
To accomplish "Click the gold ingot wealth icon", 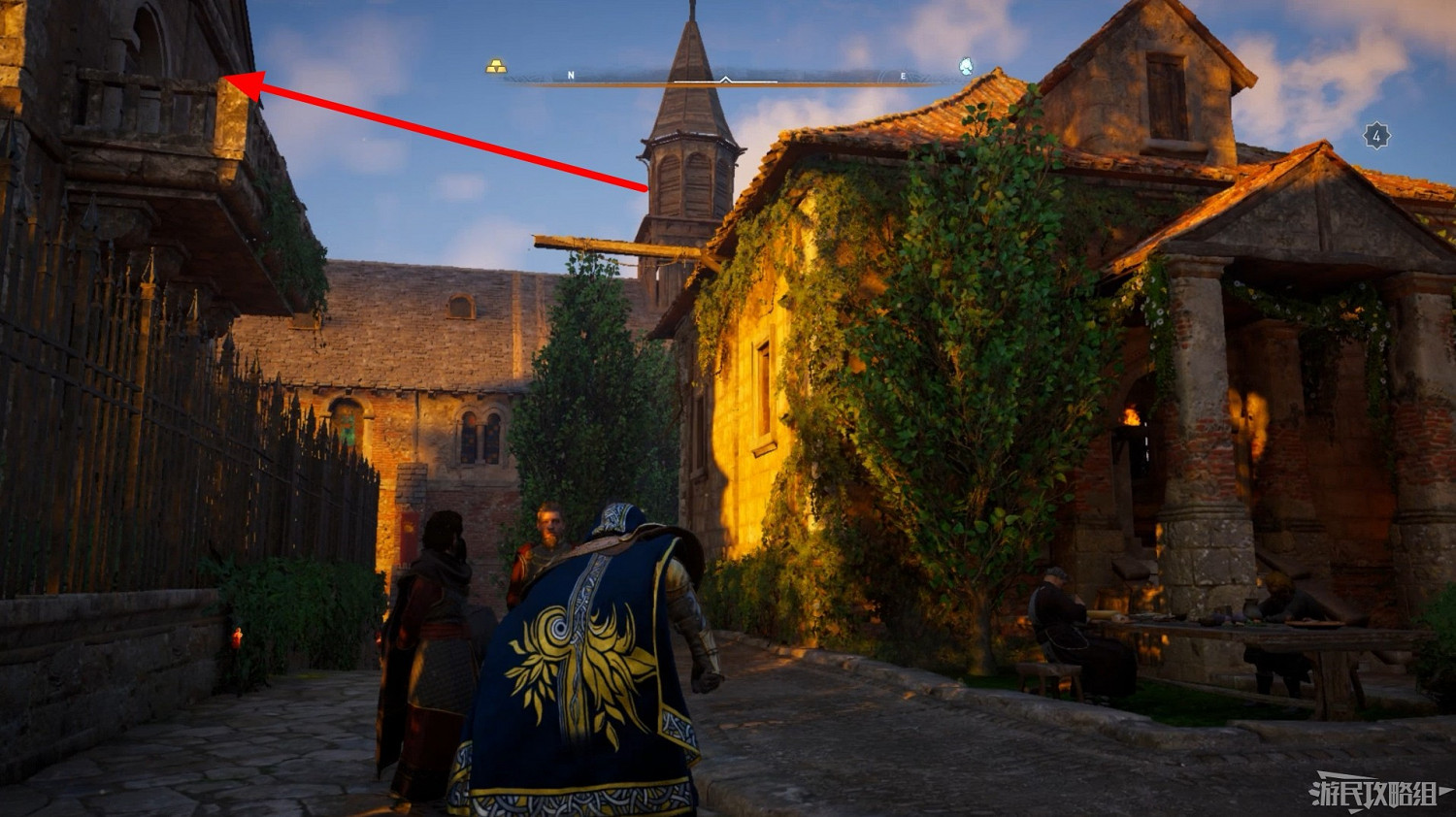I will coord(497,65).
